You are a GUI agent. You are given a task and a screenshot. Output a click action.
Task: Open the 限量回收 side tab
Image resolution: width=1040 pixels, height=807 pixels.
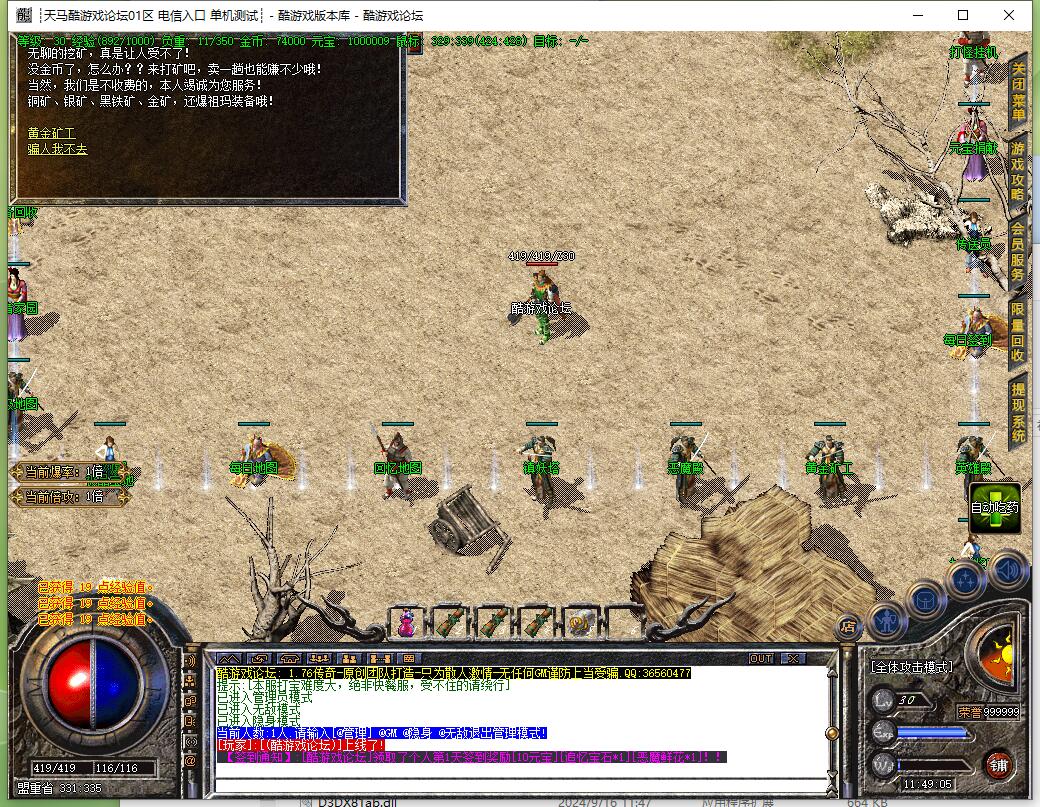click(x=1018, y=332)
